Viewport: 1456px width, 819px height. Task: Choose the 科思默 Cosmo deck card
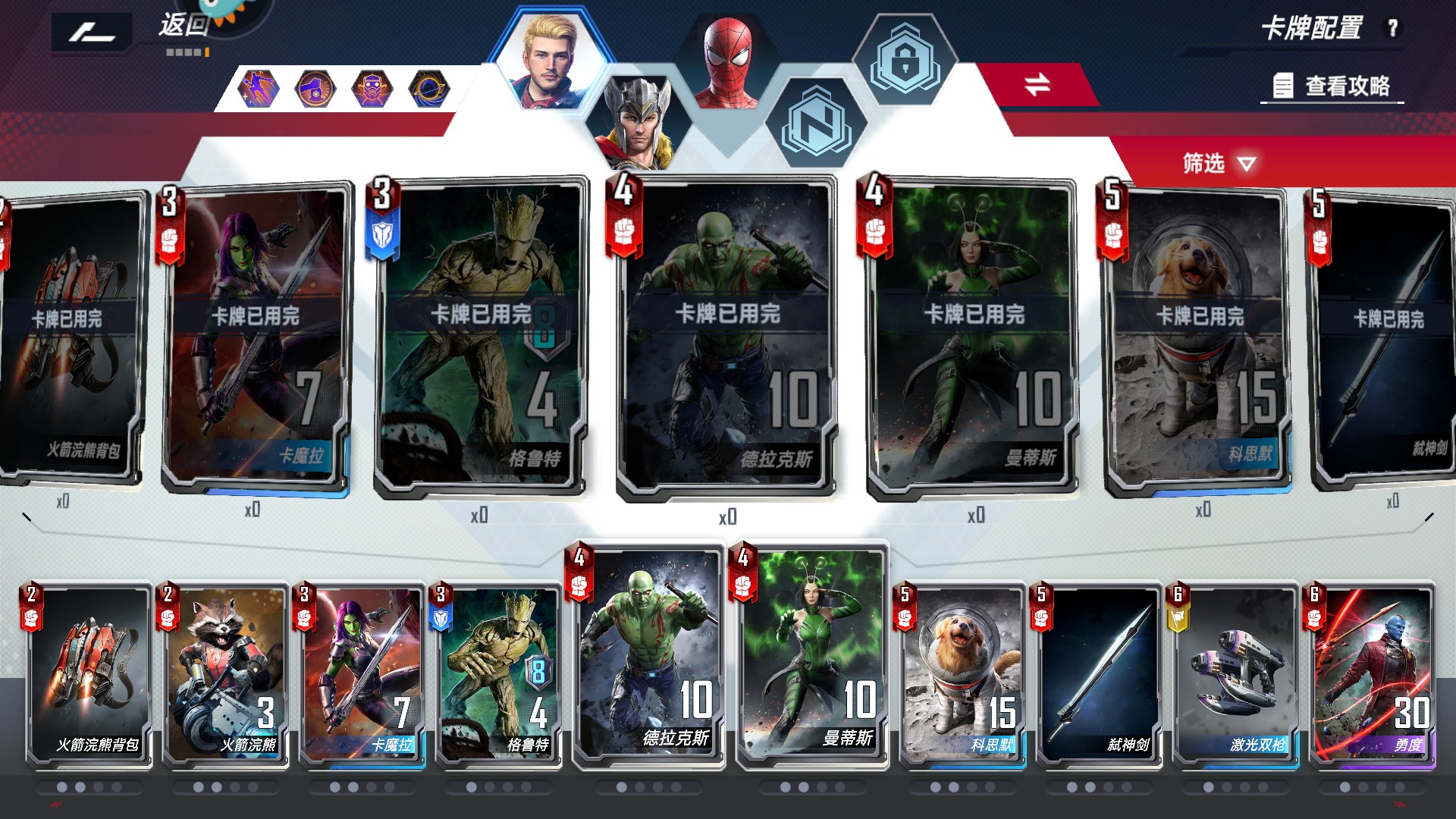(963, 675)
